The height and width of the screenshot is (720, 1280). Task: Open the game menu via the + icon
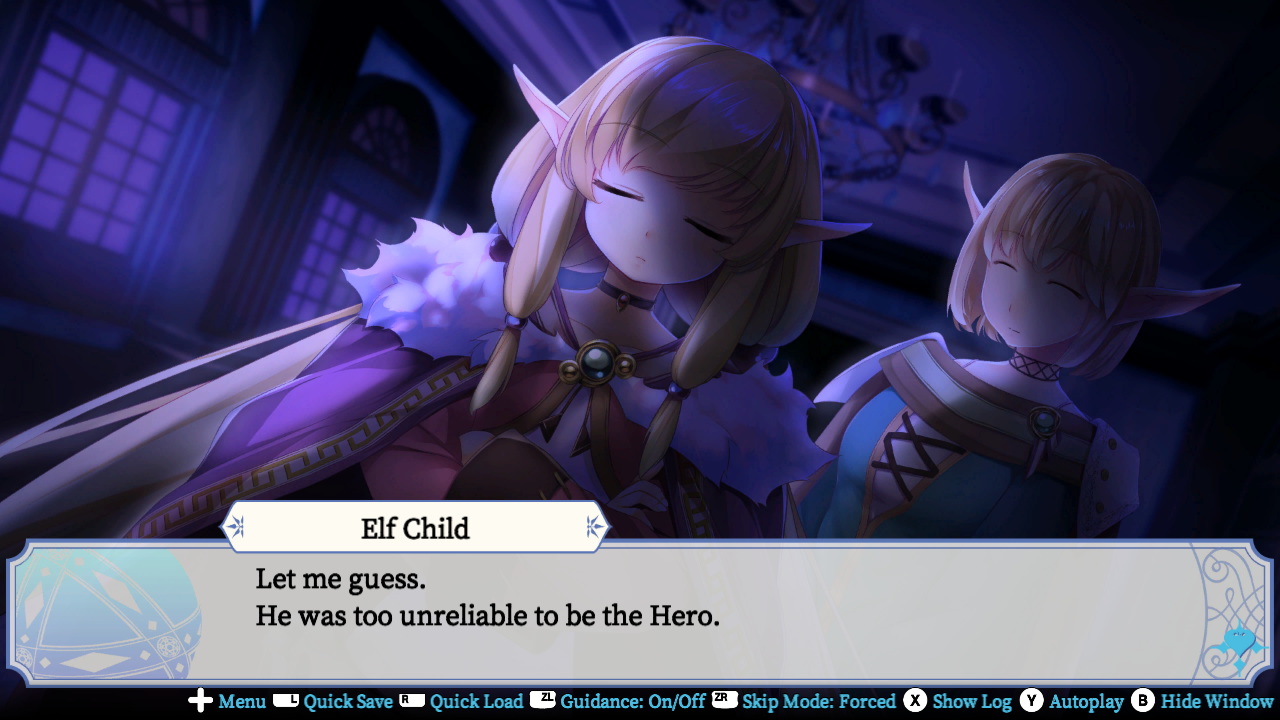pos(198,702)
